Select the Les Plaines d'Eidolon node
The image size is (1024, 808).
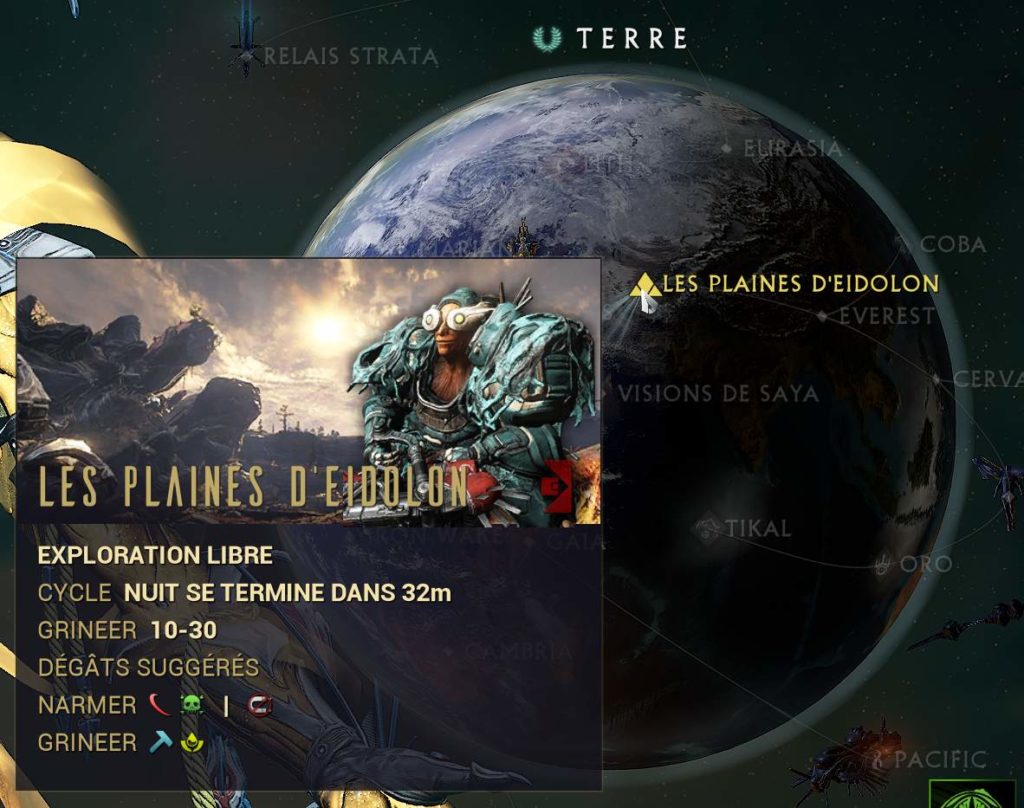(646, 287)
